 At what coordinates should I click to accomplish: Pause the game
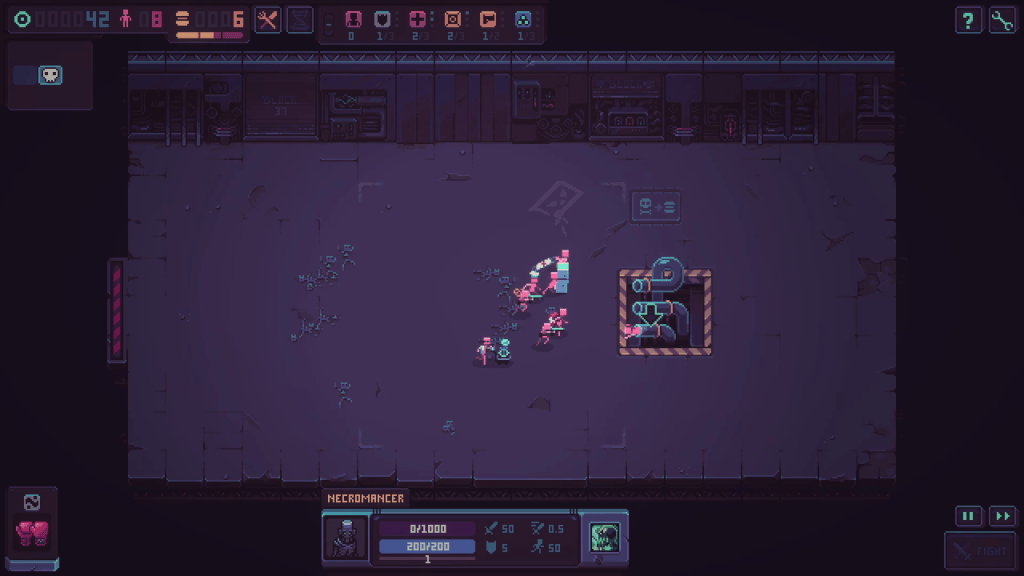[967, 516]
